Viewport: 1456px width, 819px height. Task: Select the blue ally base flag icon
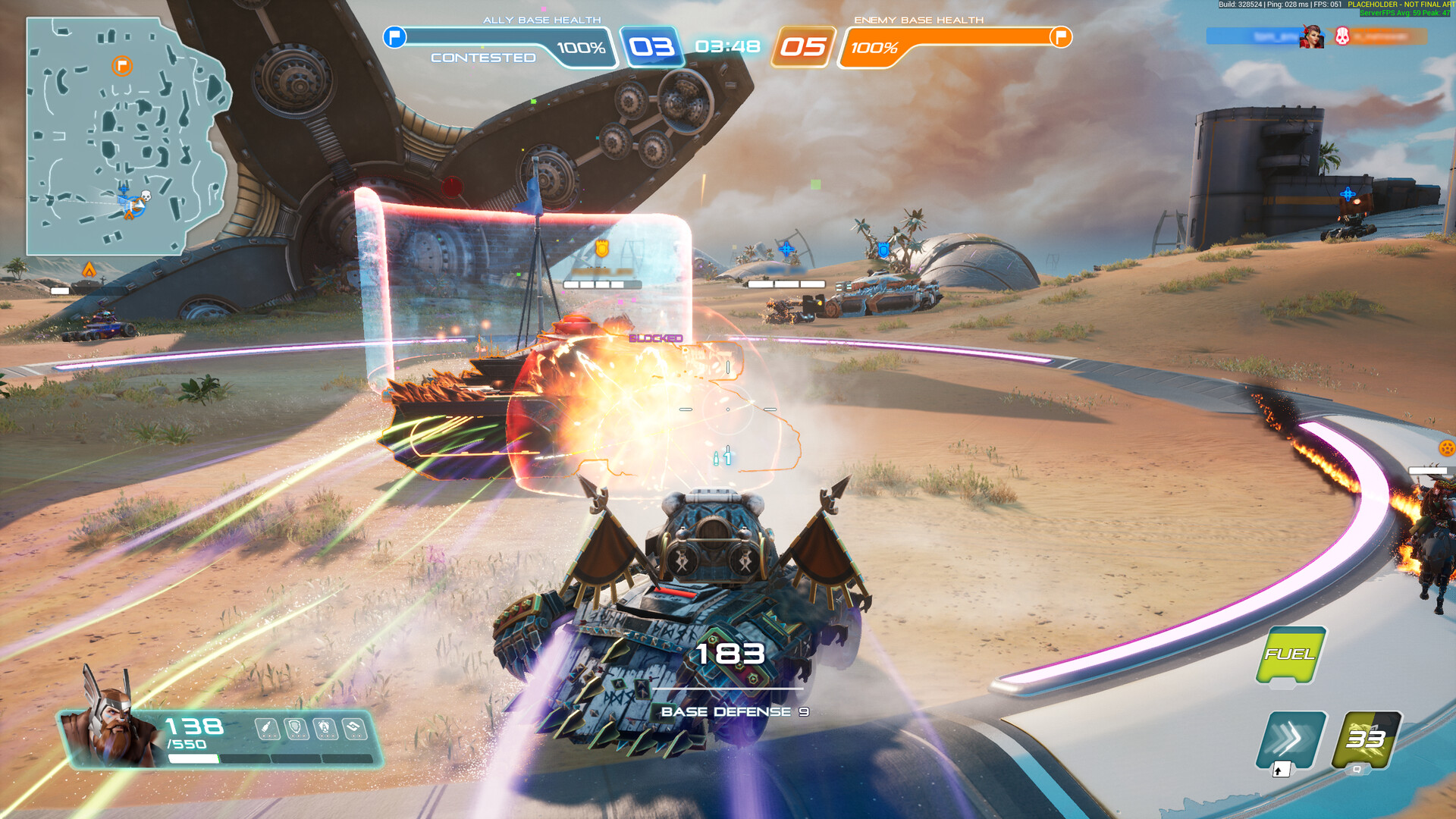click(394, 36)
